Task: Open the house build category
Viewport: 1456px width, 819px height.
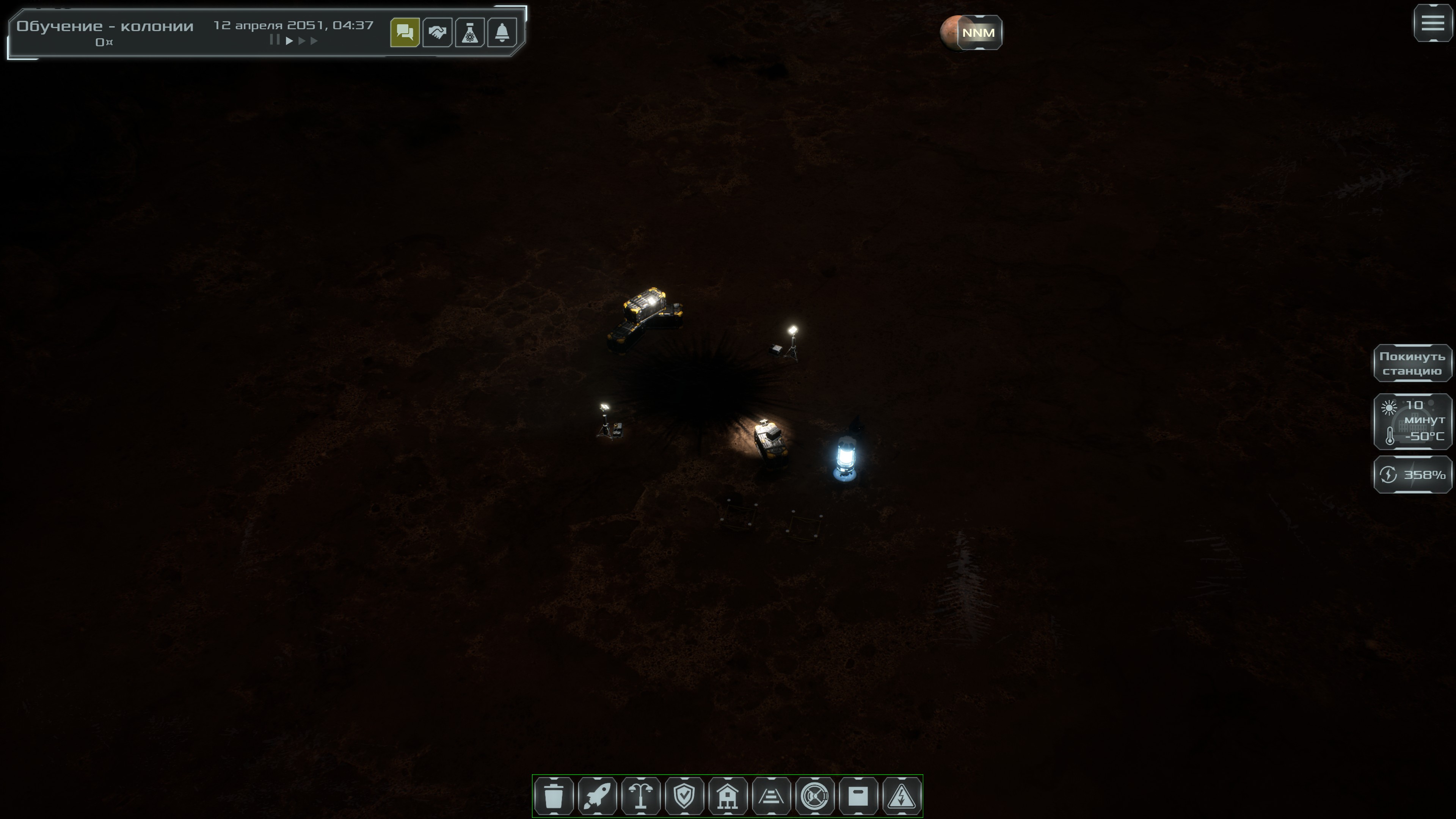Action: click(x=728, y=796)
